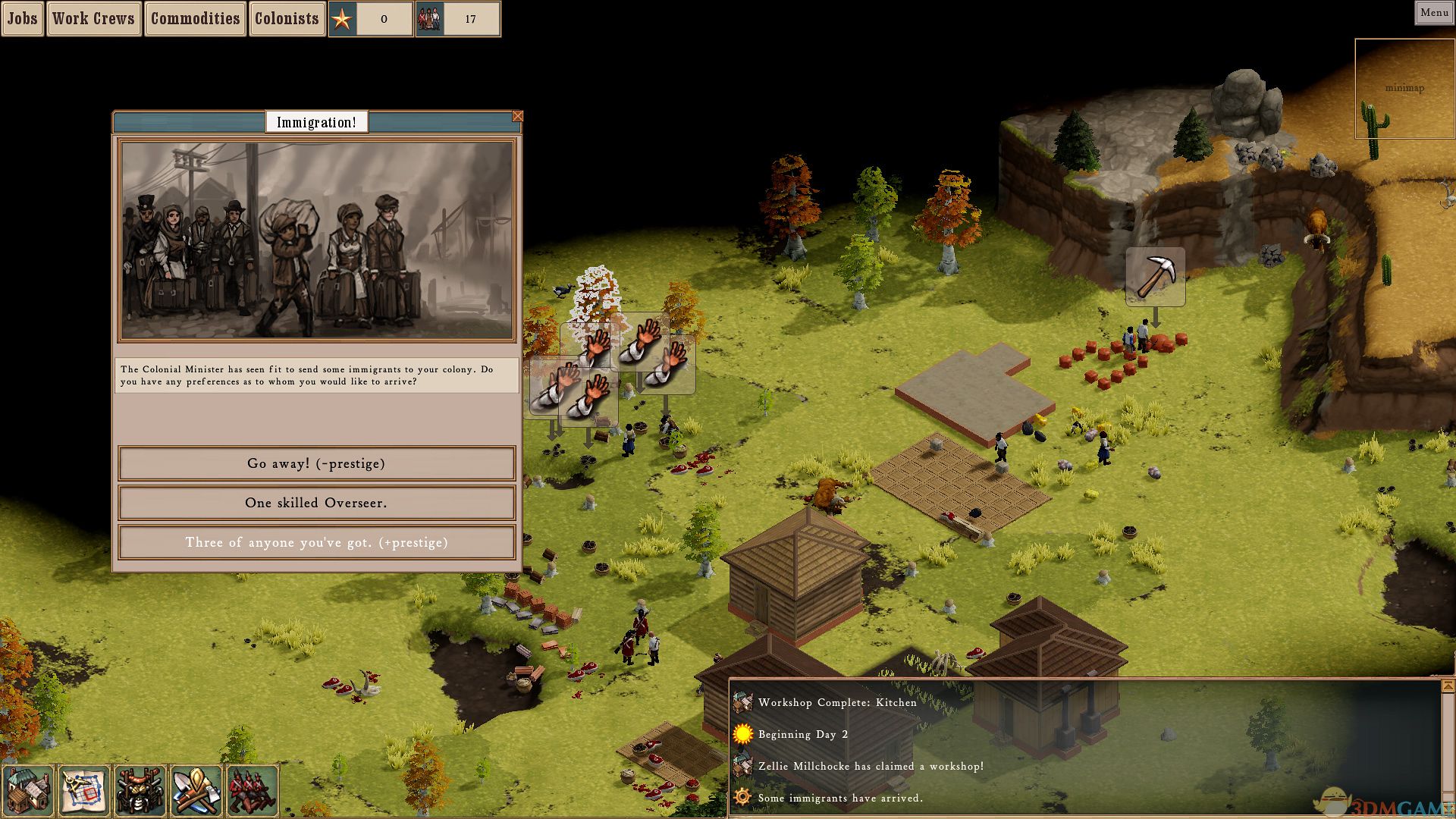Image resolution: width=1456 pixels, height=819 pixels.
Task: Show the Commodities list
Action: pyautogui.click(x=195, y=19)
